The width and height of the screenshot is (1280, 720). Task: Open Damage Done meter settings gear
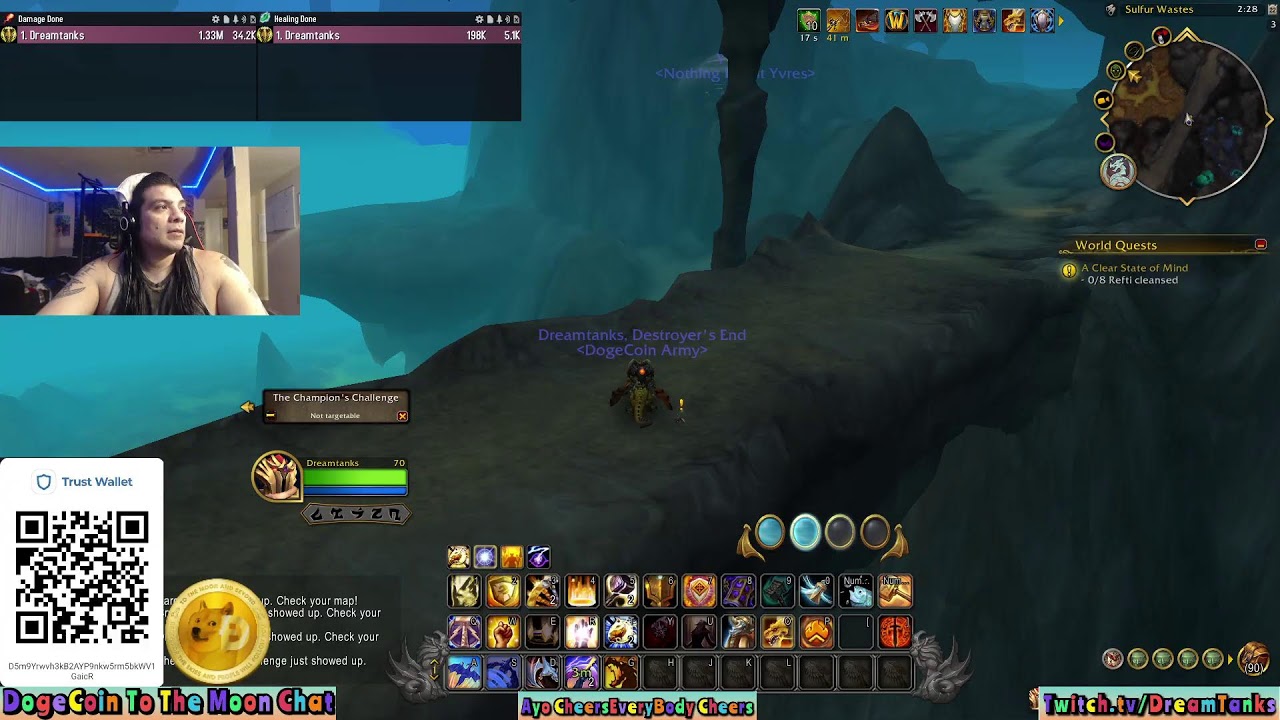coord(215,19)
